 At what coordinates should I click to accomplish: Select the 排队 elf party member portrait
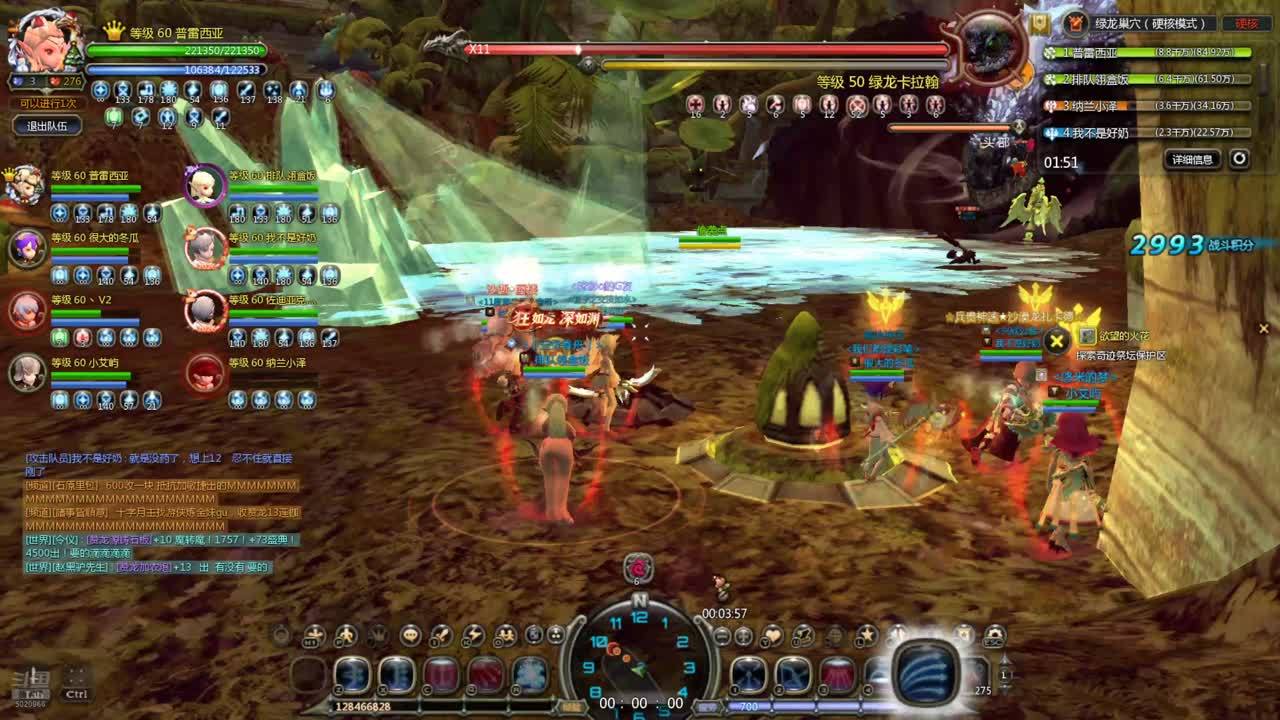(205, 185)
